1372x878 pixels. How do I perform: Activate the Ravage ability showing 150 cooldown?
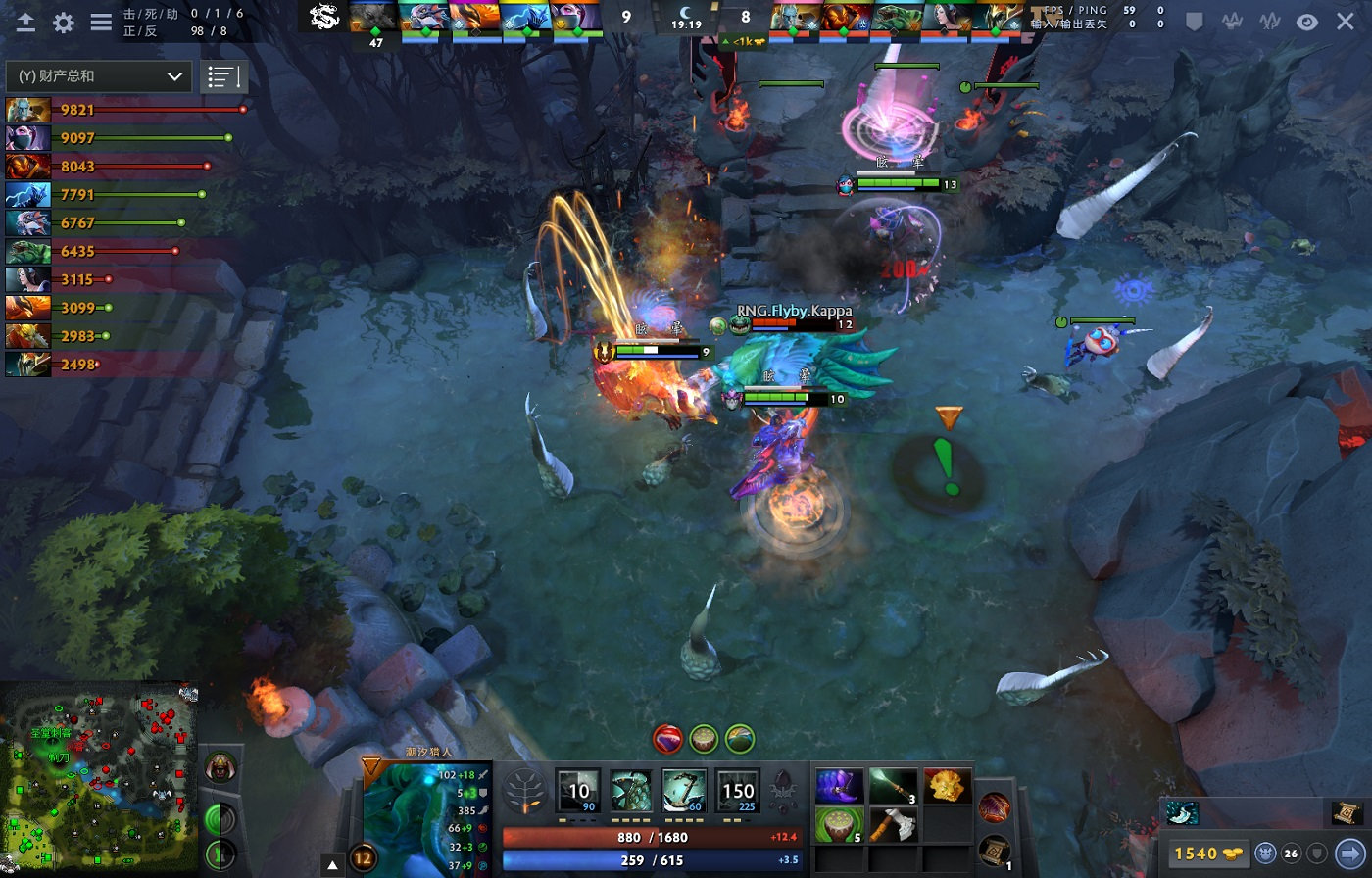[738, 792]
